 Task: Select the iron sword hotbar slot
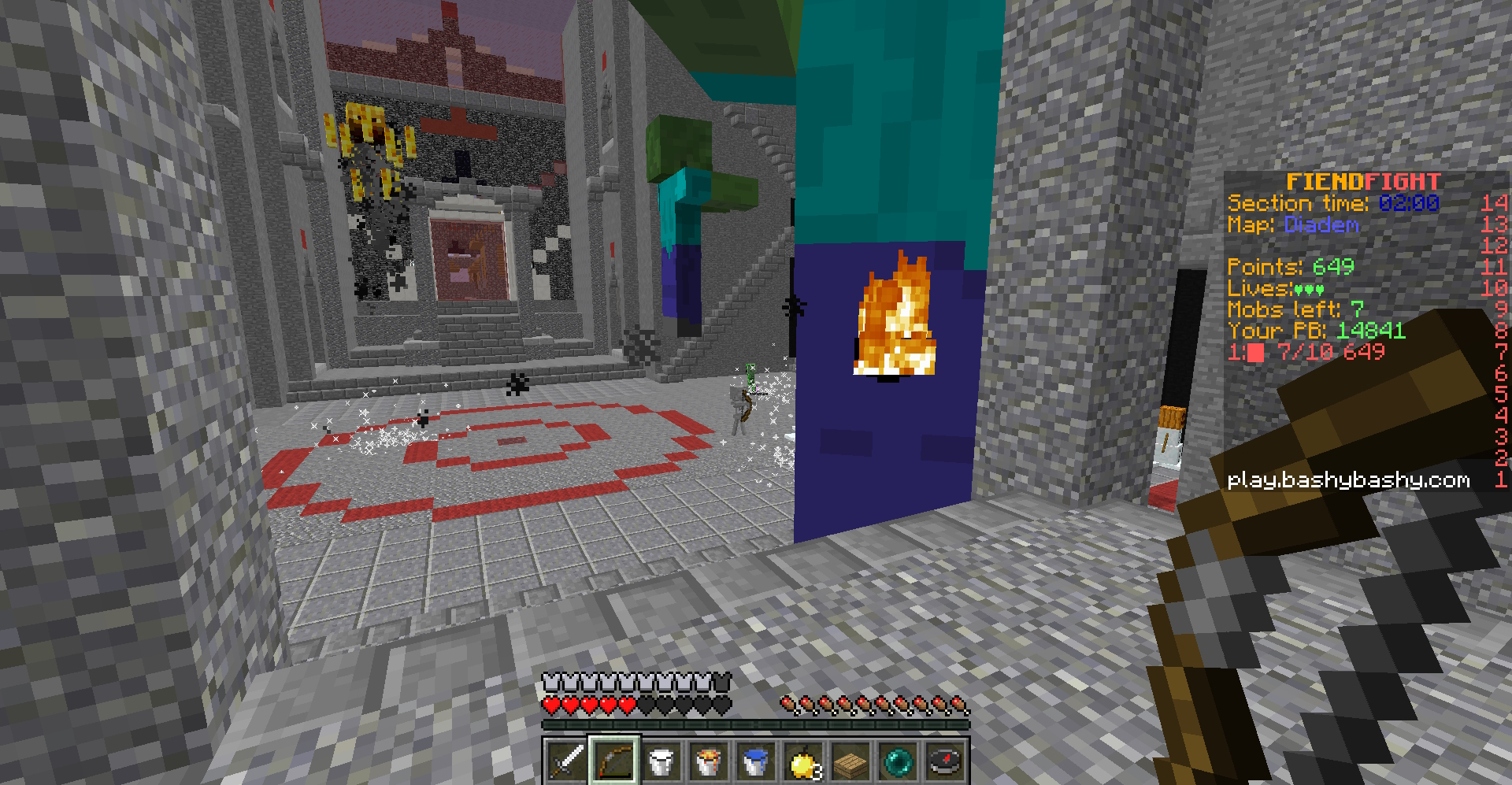(566, 761)
